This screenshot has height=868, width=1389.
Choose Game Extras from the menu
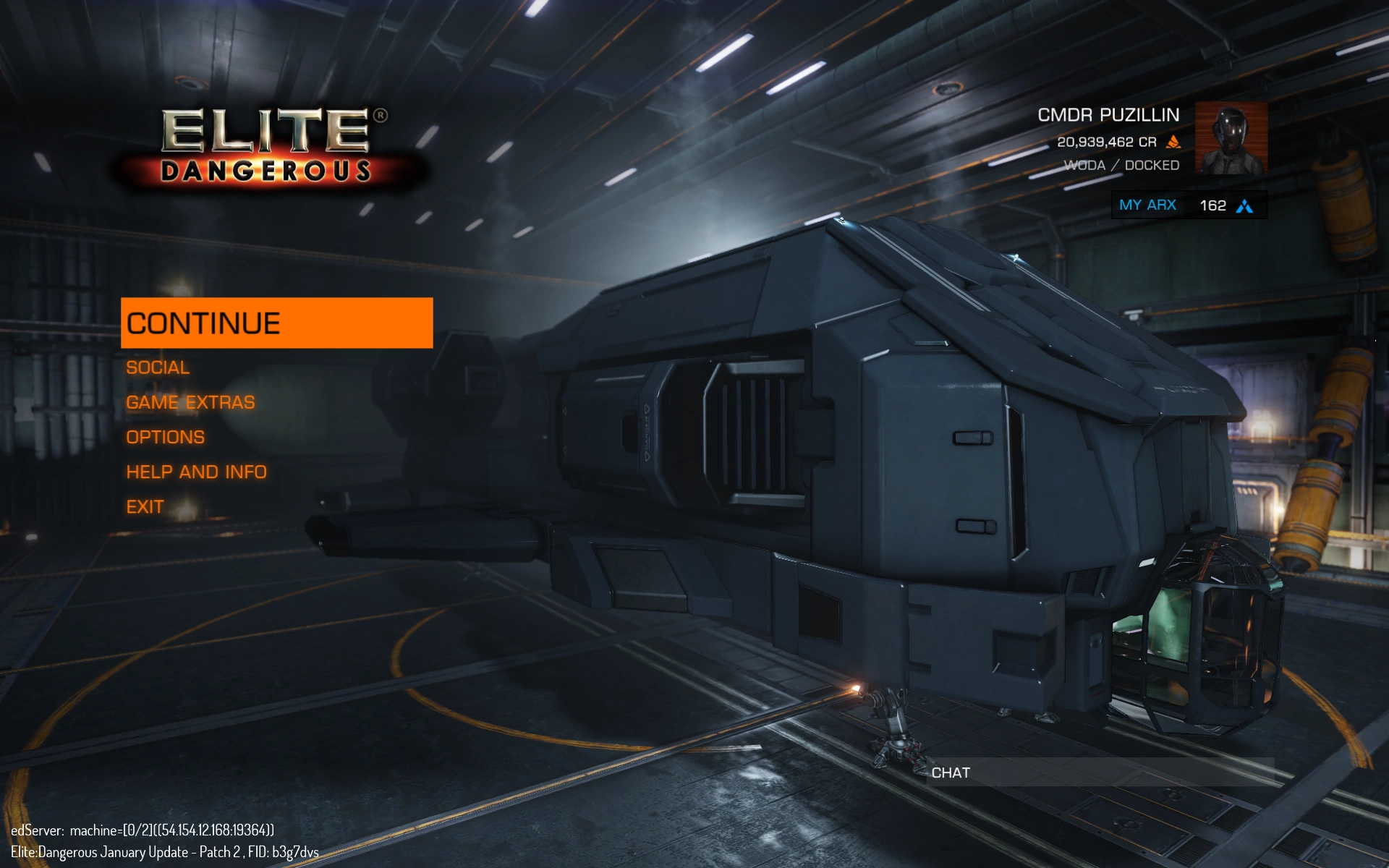[x=190, y=402]
